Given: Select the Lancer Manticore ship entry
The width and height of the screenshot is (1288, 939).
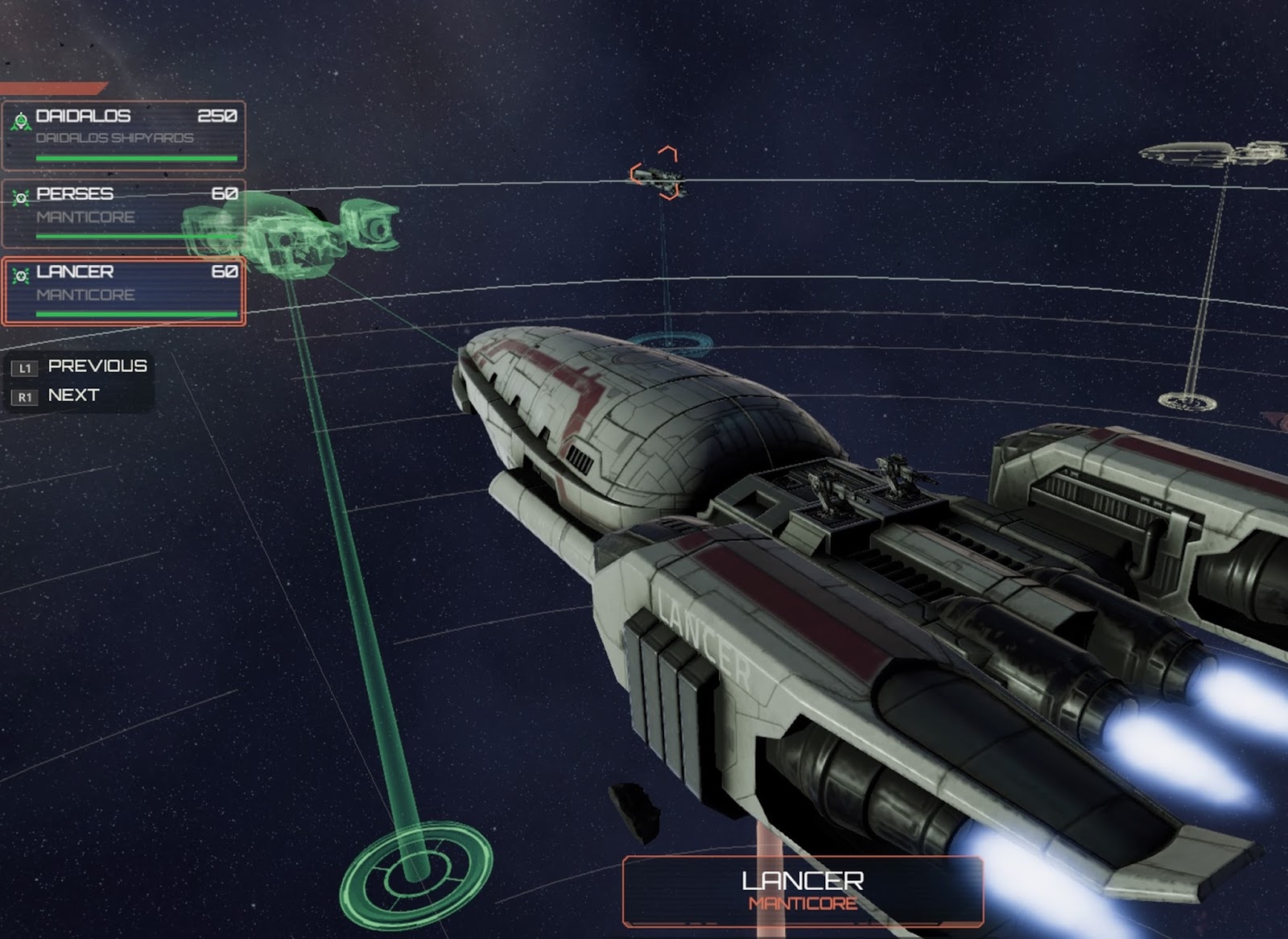Looking at the screenshot, I should (124, 291).
